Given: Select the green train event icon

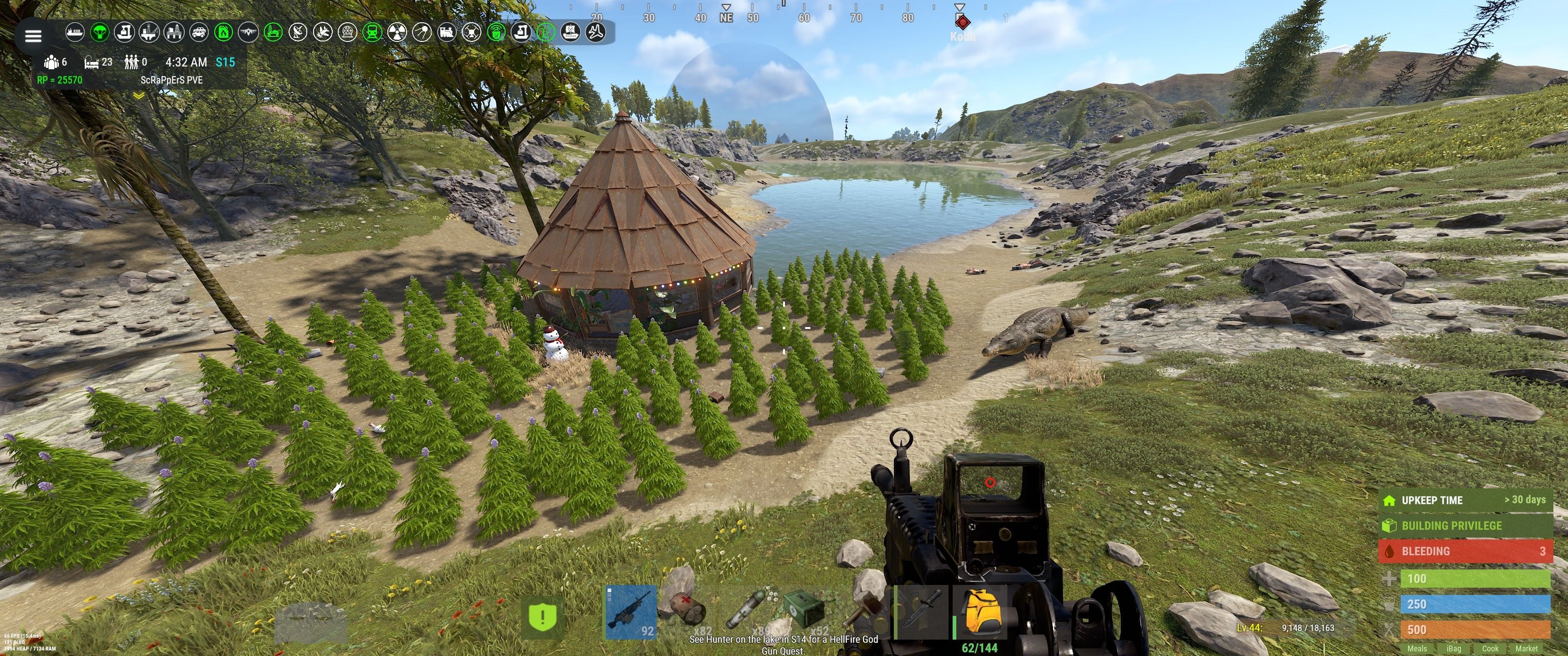Looking at the screenshot, I should [x=372, y=31].
